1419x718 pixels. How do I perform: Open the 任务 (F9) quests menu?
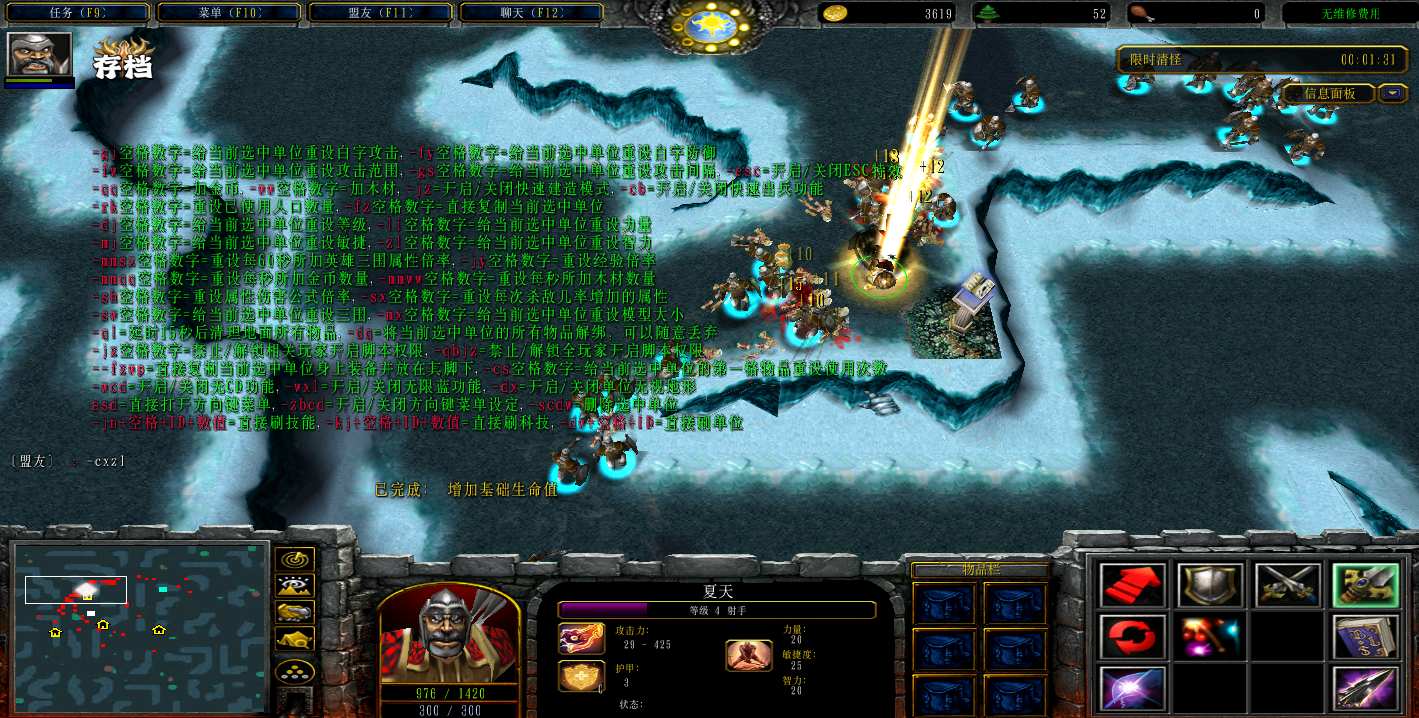[x=77, y=13]
